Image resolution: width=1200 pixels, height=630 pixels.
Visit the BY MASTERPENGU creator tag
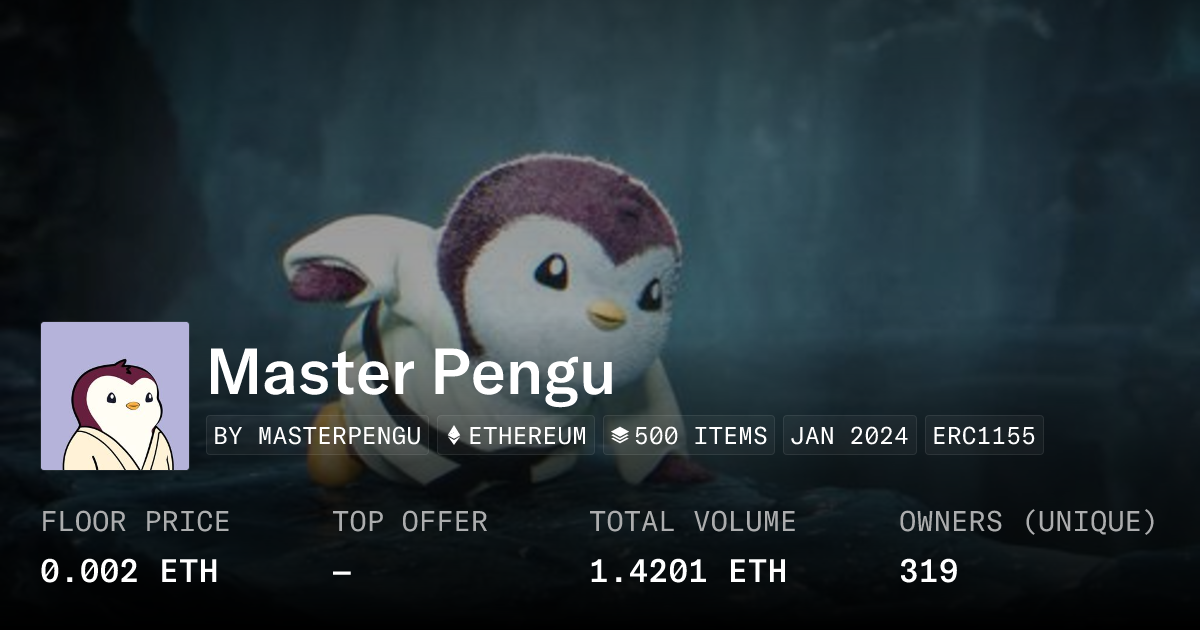click(x=317, y=436)
